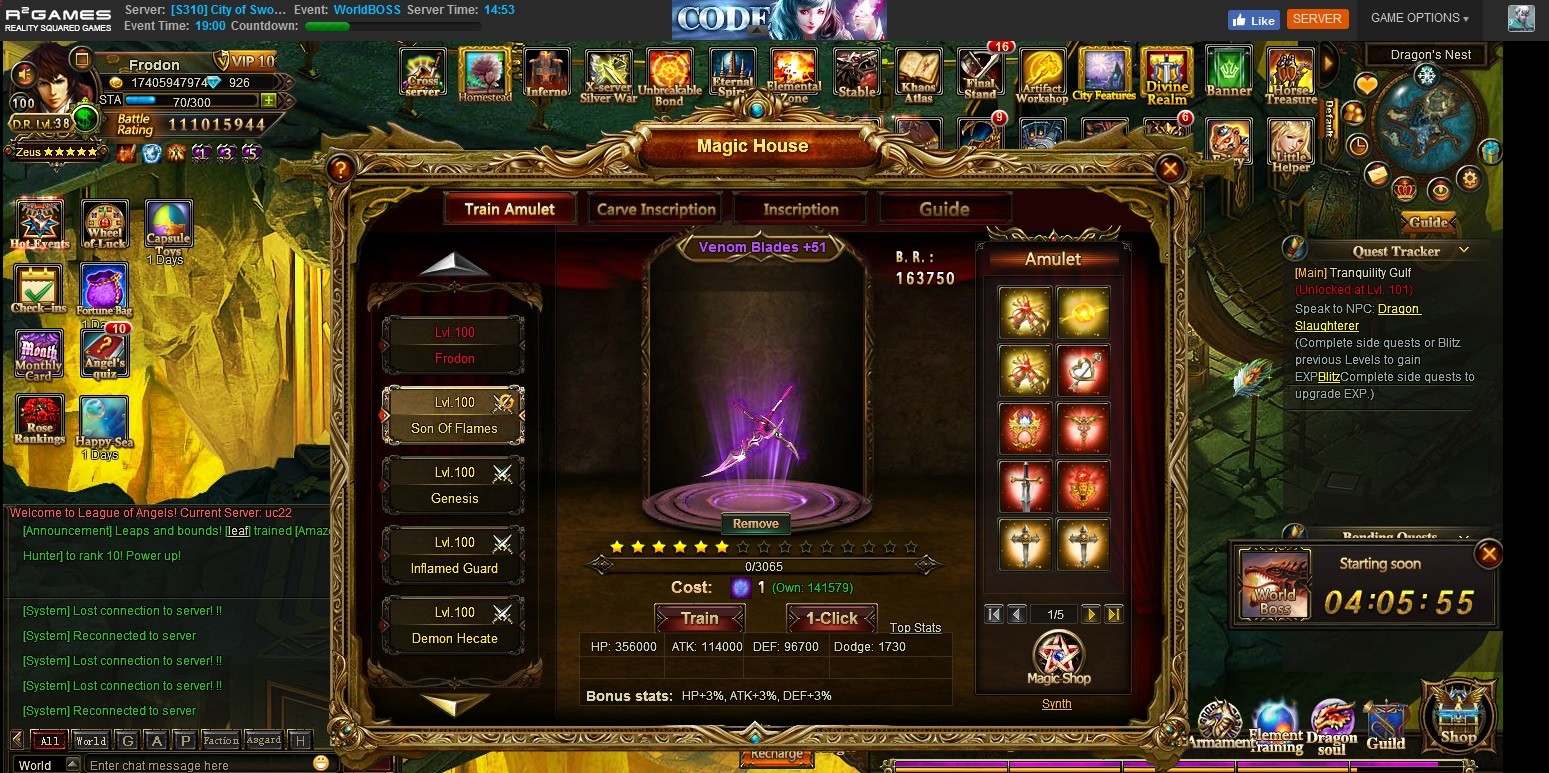Screen dimensions: 1549x773
Task: Open the Guild menu
Action: (x=1385, y=725)
